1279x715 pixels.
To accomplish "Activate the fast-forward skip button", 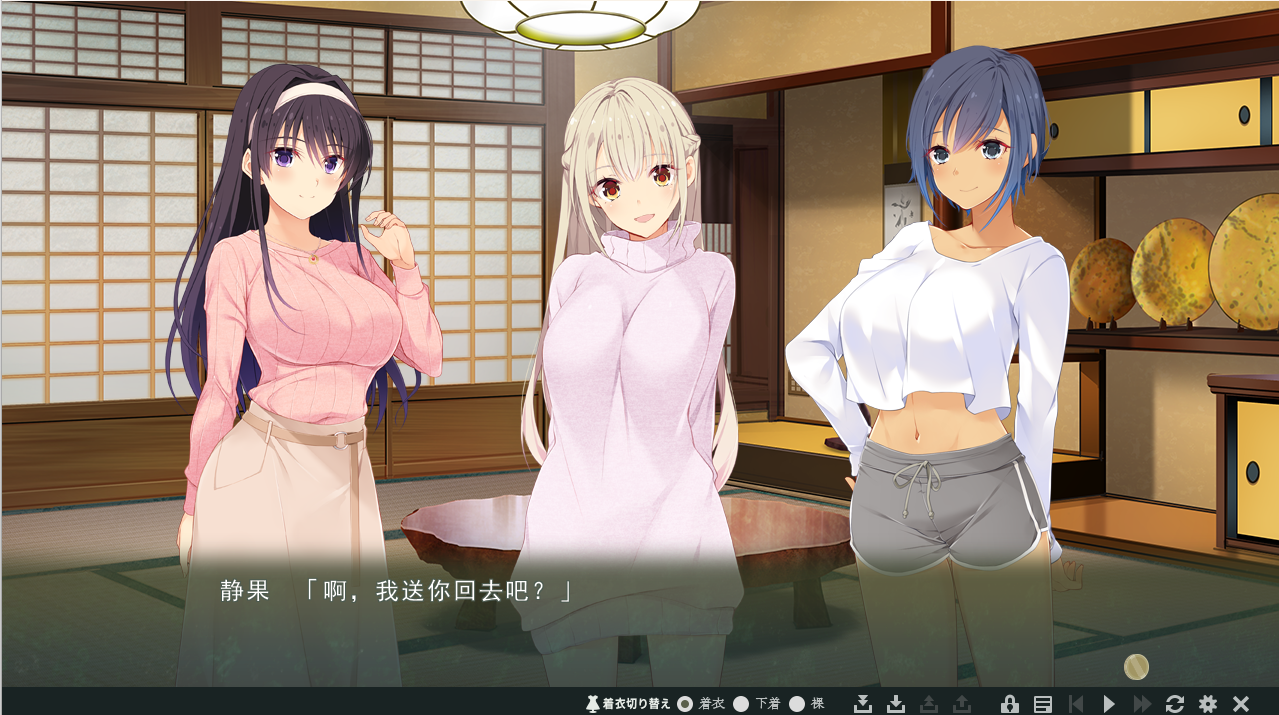I will pos(1141,704).
